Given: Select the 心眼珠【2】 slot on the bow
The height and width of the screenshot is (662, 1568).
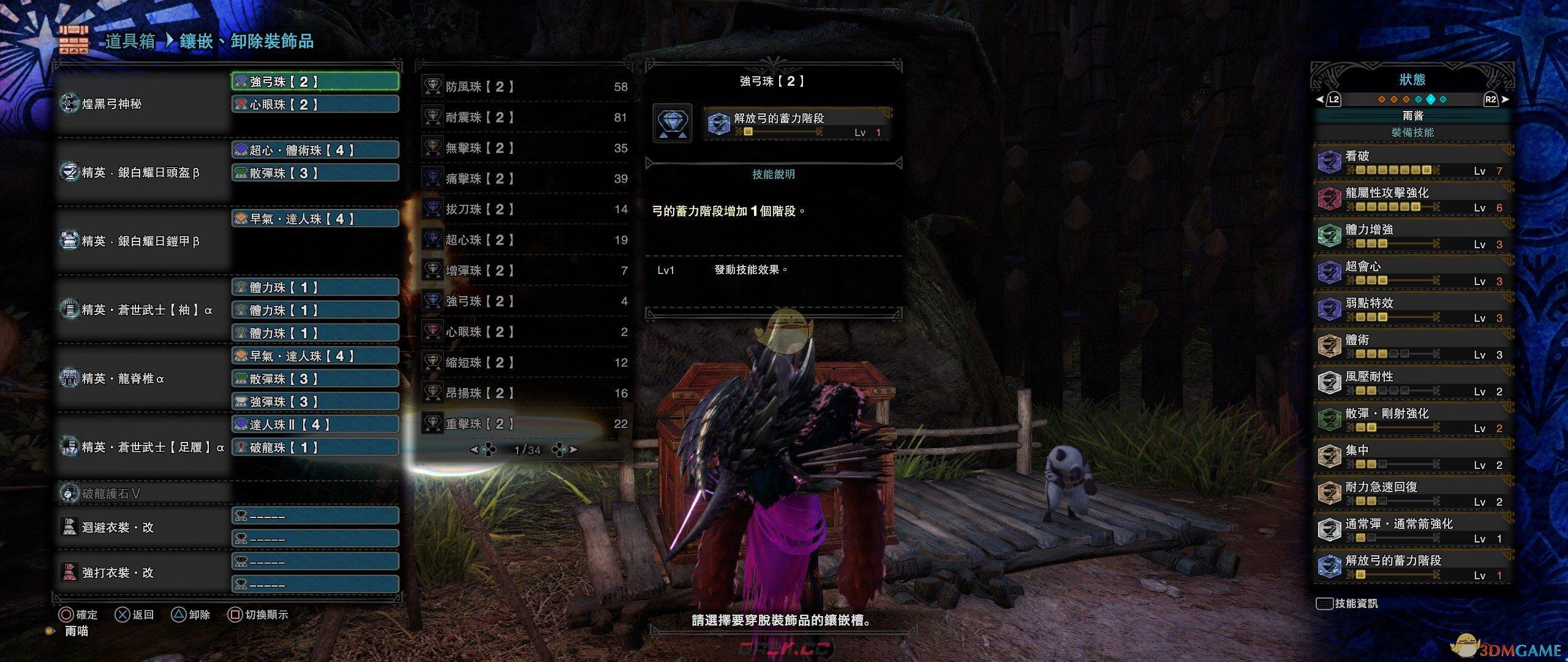Looking at the screenshot, I should [x=315, y=104].
